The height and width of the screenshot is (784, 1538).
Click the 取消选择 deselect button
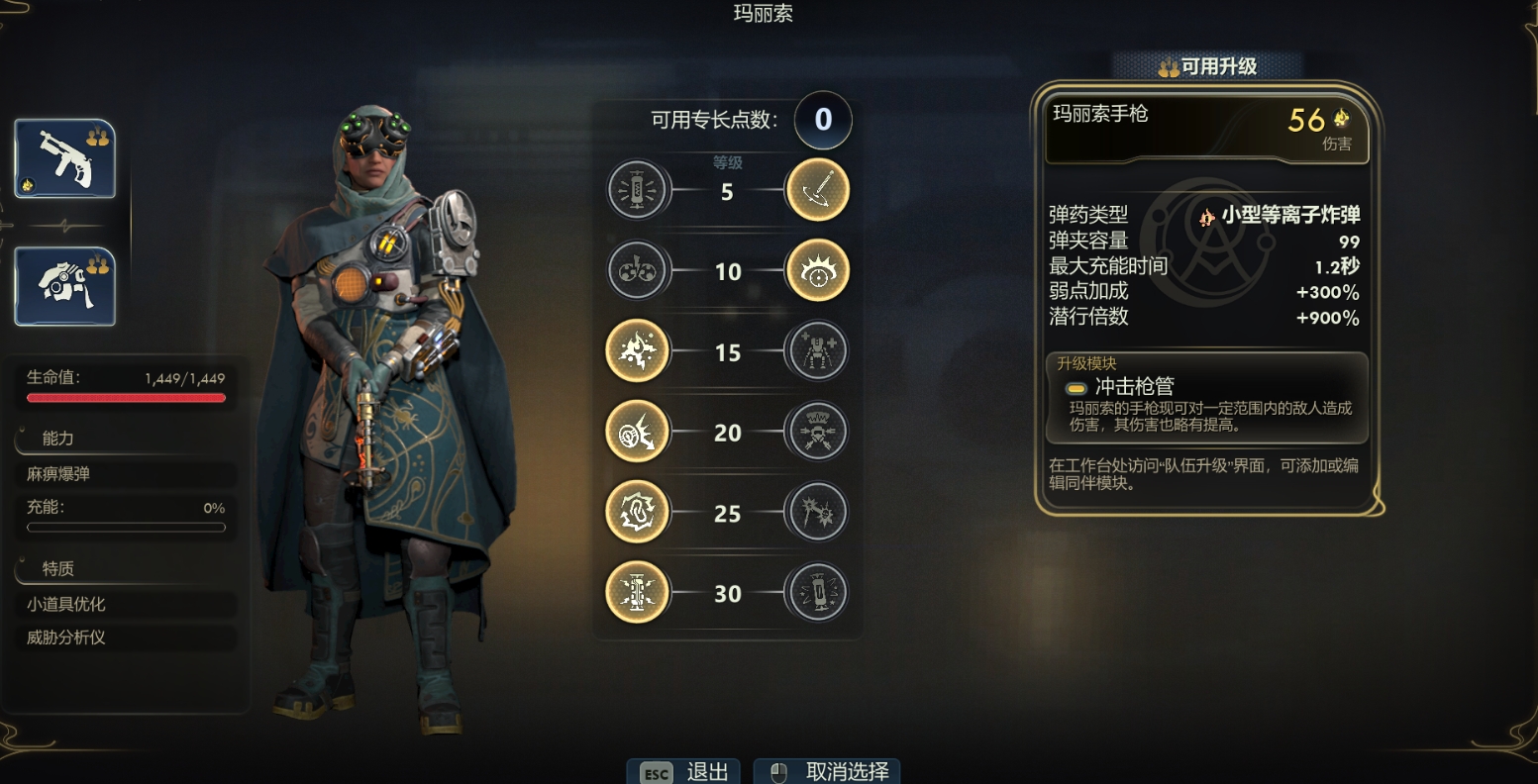[x=828, y=772]
